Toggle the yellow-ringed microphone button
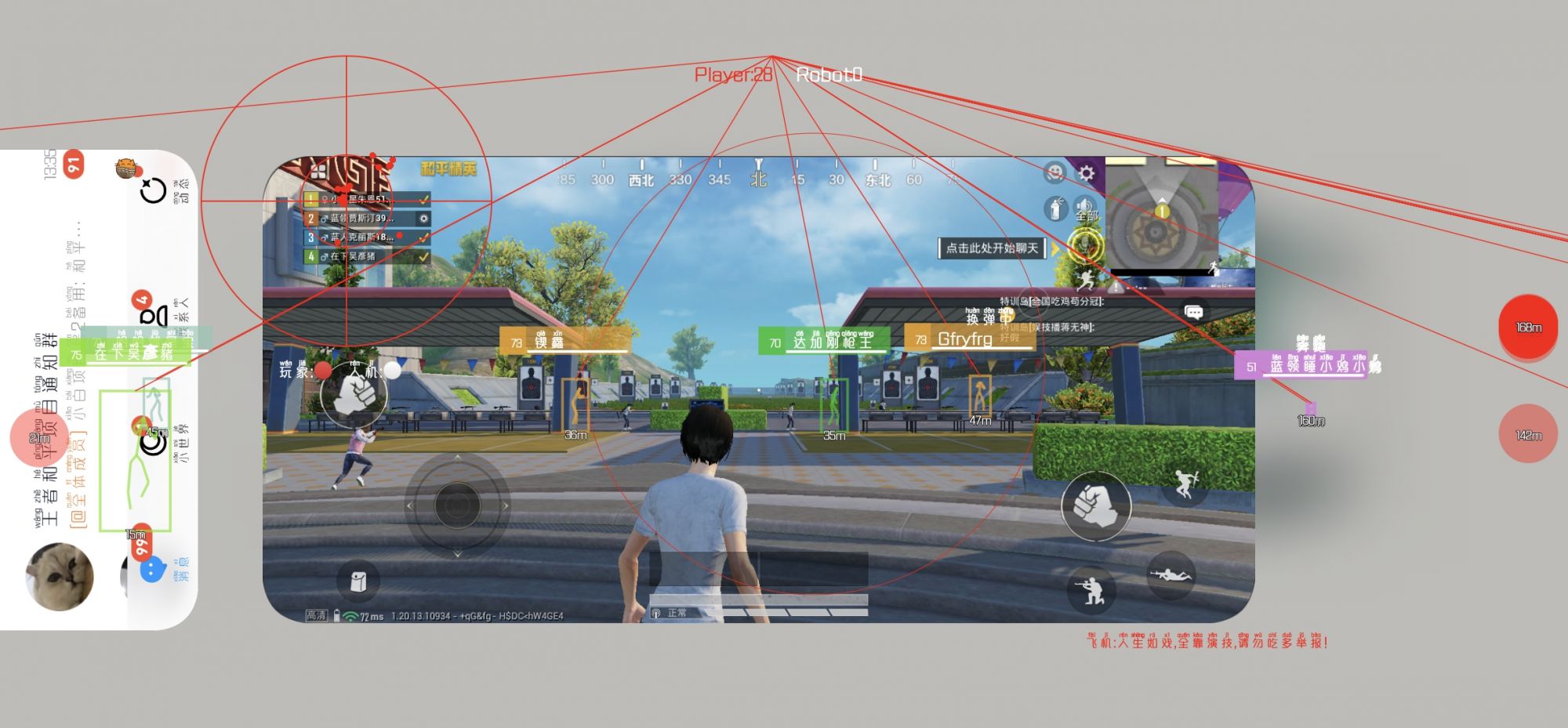Image resolution: width=1568 pixels, height=728 pixels. point(1086,246)
